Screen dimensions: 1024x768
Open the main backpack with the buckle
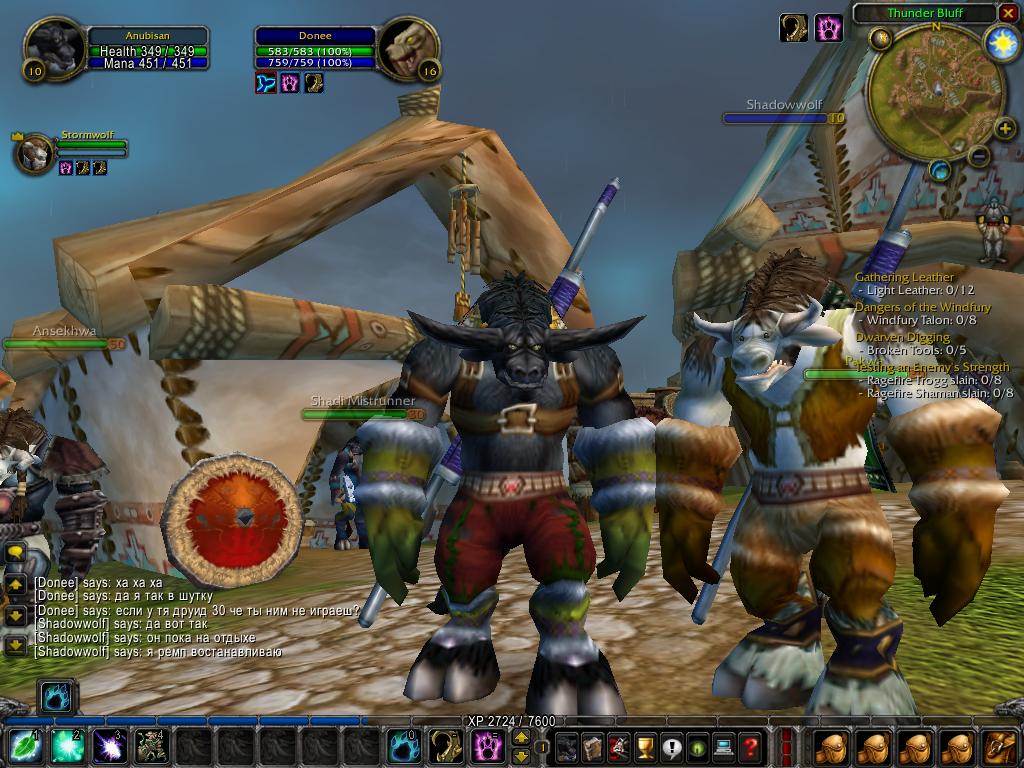point(1000,747)
